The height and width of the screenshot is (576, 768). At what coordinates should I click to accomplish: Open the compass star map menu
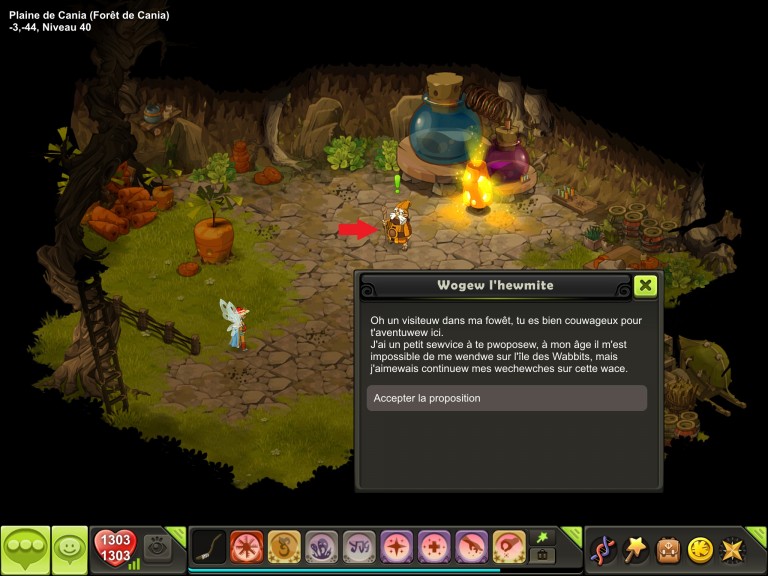(x=733, y=549)
